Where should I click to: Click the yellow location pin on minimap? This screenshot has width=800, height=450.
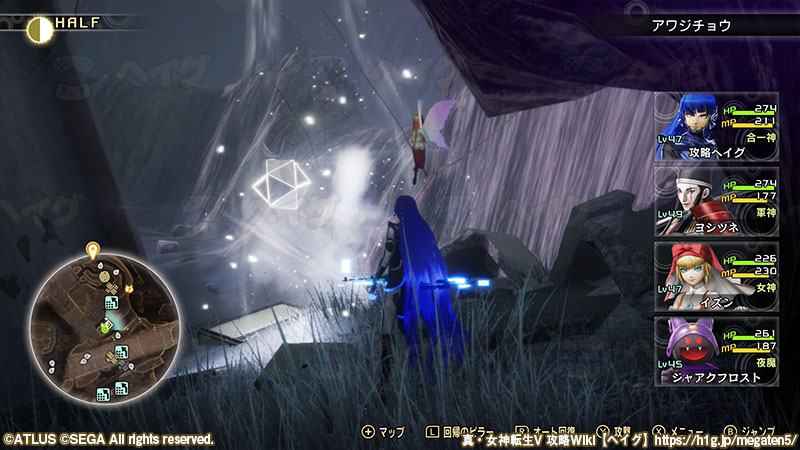92,249
